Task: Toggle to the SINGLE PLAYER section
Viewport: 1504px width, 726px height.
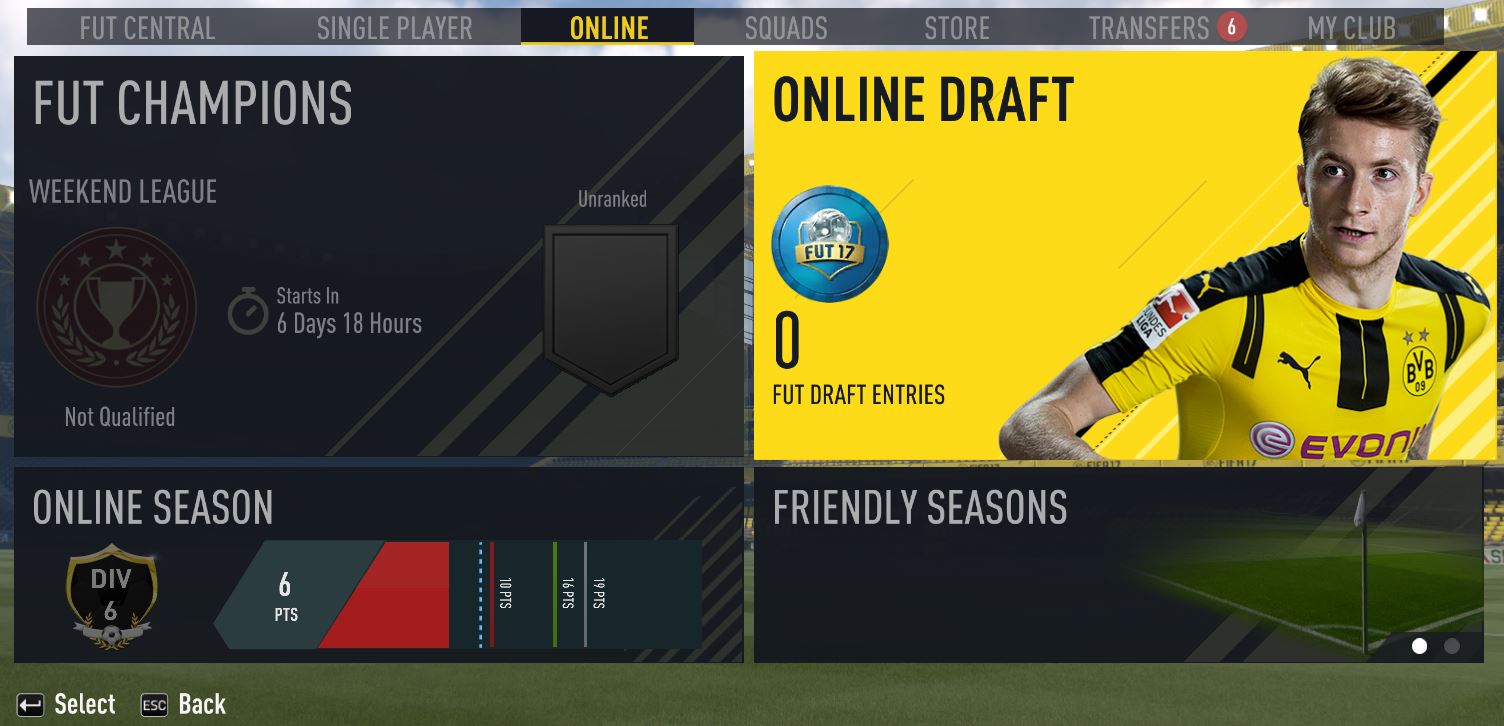Action: tap(394, 27)
